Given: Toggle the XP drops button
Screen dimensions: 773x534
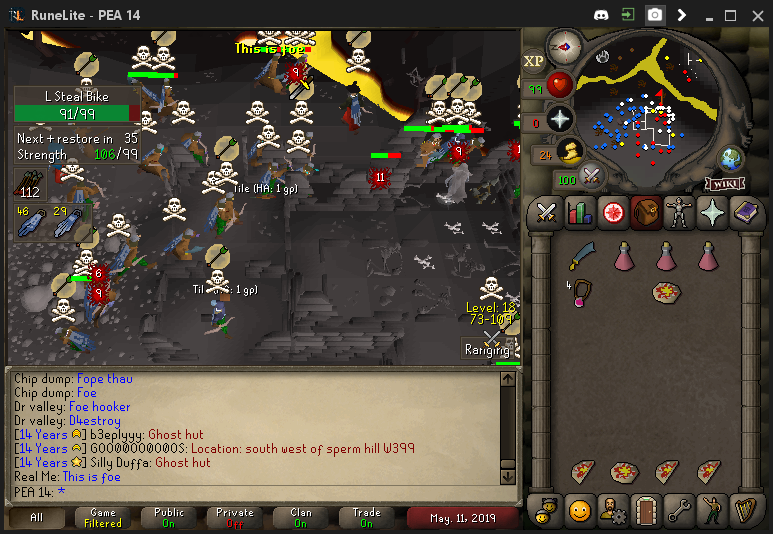Looking at the screenshot, I should click(x=534, y=60).
